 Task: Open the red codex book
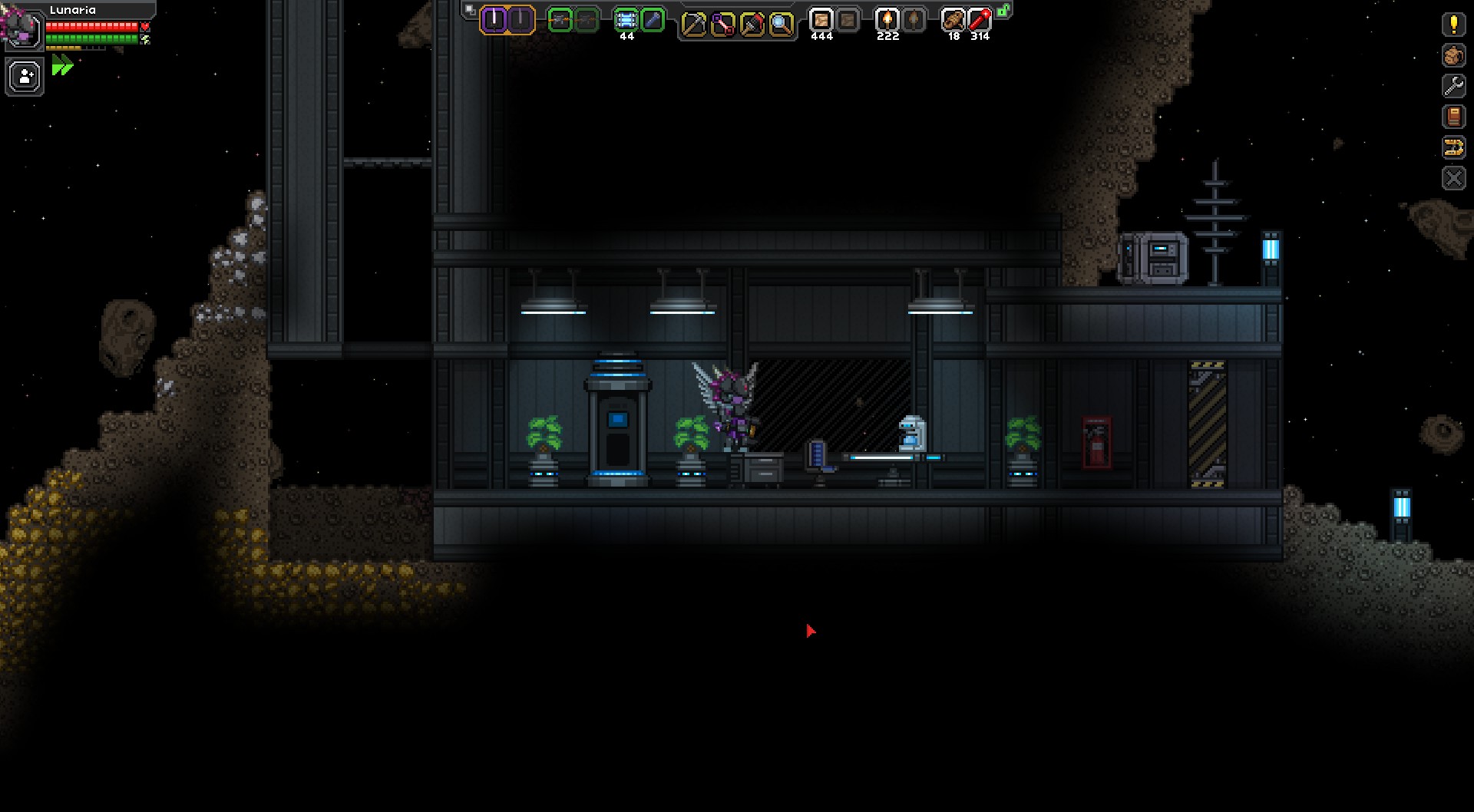coord(1453,117)
